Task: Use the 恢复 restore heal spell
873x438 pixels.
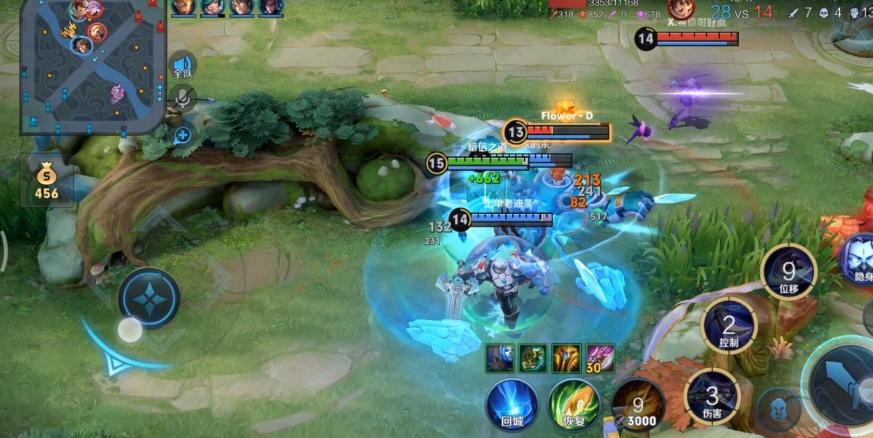Action: pos(574,405)
